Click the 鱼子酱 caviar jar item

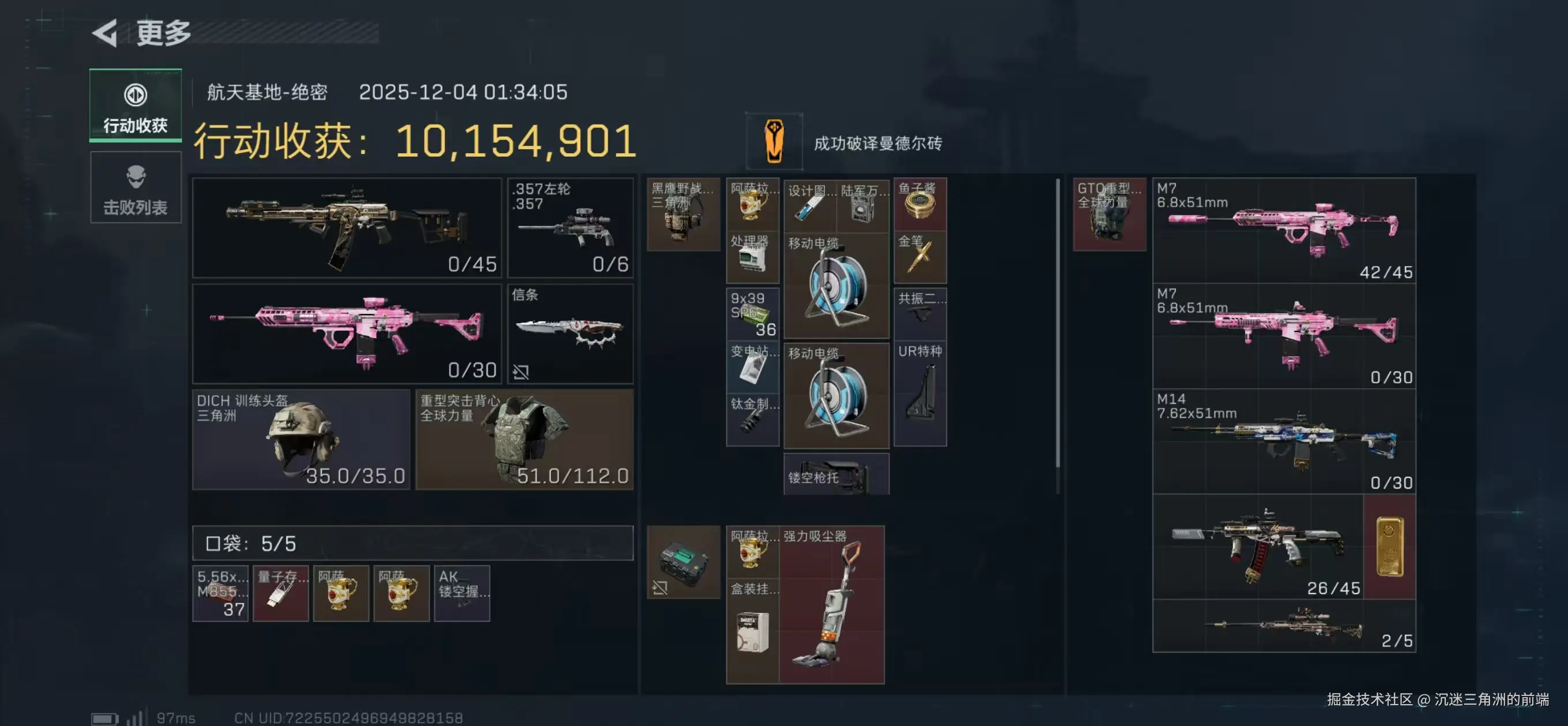point(921,204)
